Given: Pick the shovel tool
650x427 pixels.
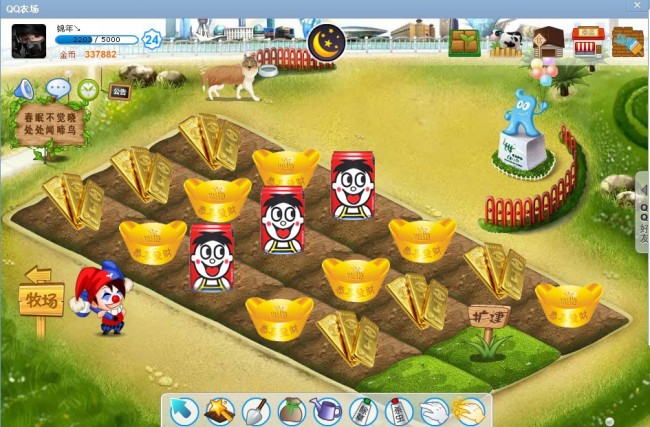Looking at the screenshot, I should point(256,411).
